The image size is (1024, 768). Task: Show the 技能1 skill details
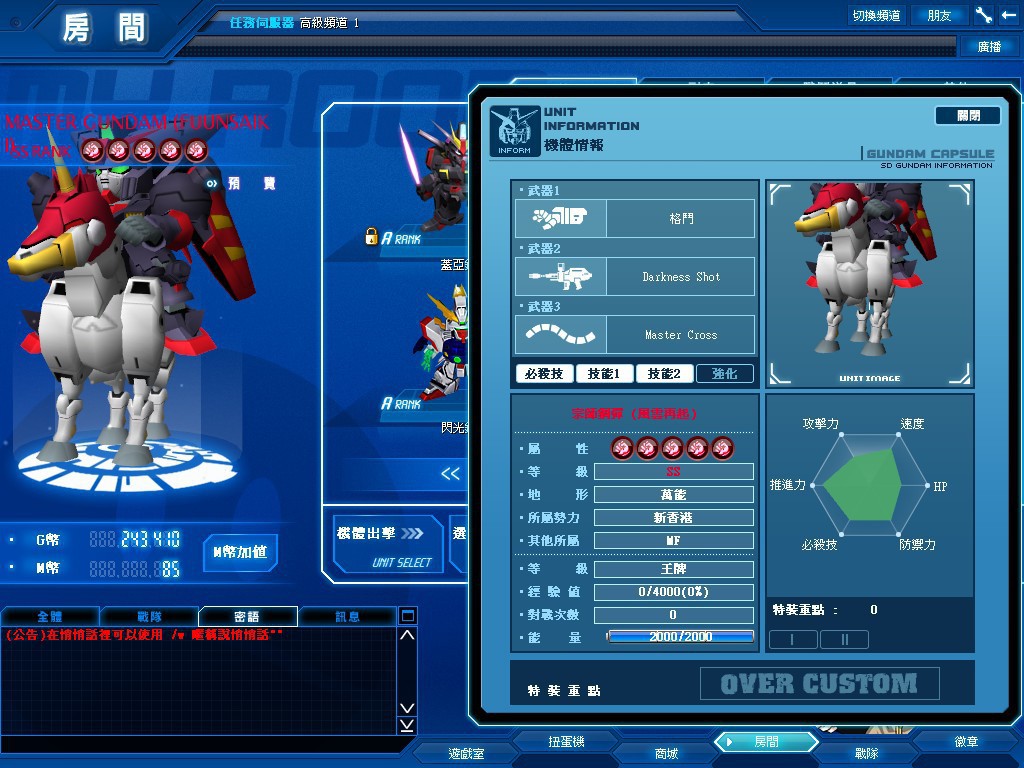pos(605,374)
